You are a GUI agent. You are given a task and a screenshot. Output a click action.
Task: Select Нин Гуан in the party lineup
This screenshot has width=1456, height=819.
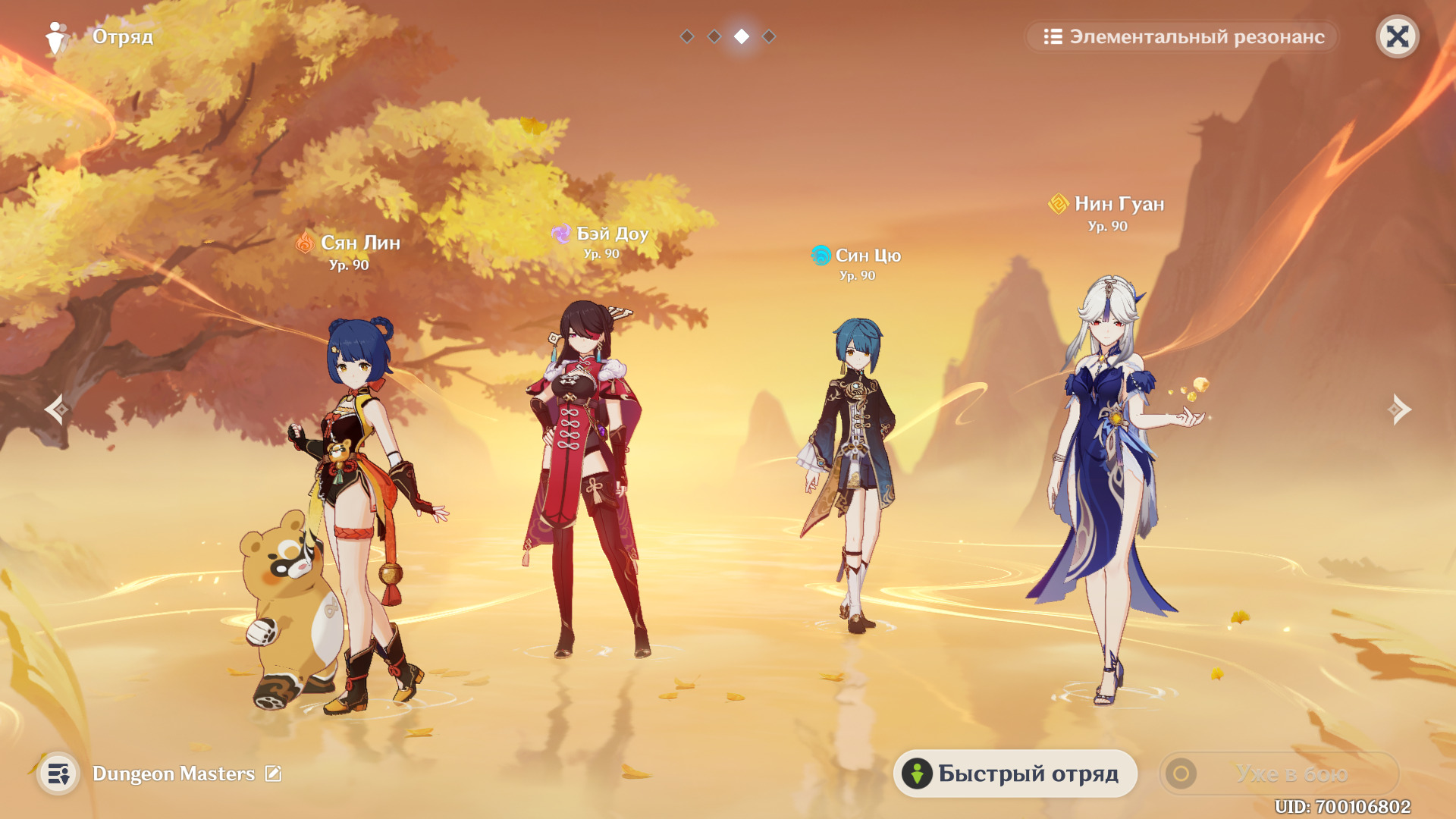1107,485
